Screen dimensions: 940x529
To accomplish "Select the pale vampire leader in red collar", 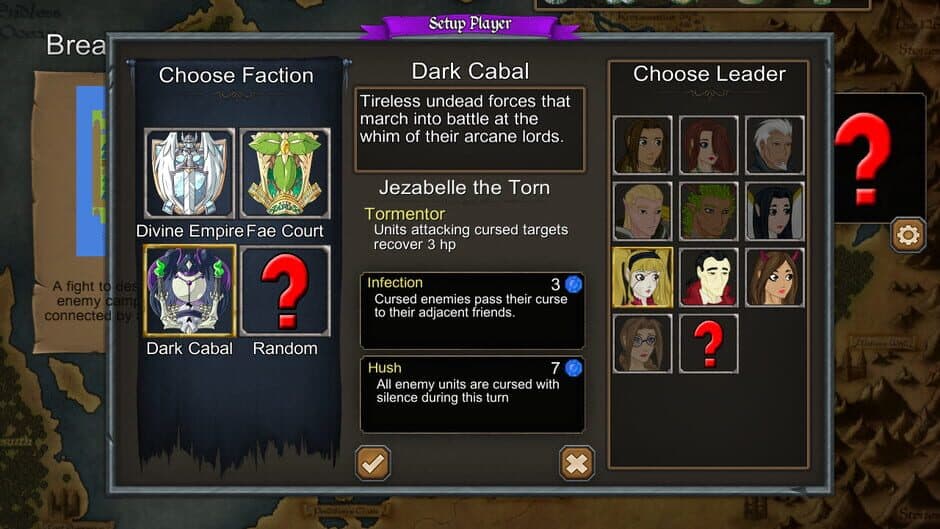I will (708, 277).
